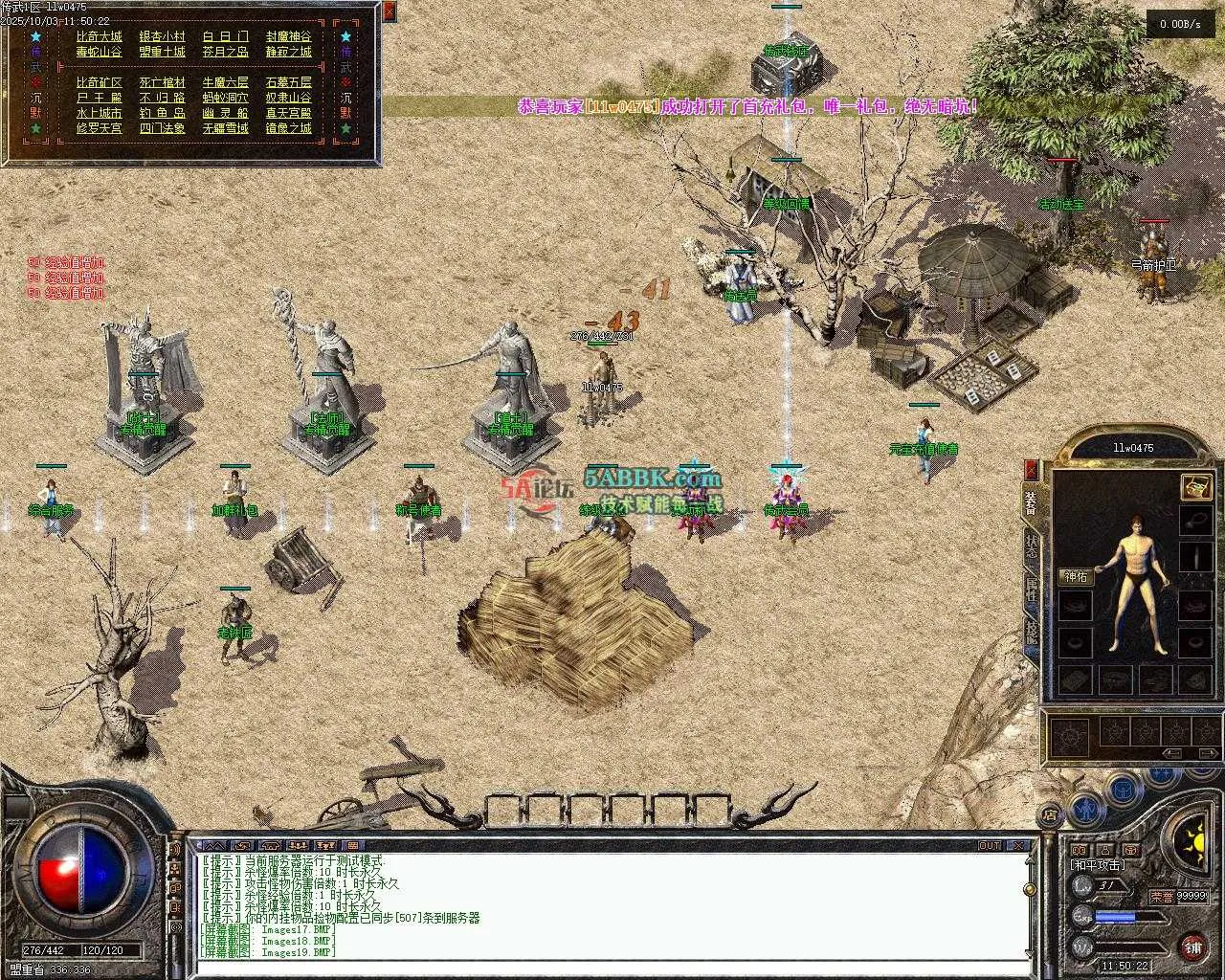The width and height of the screenshot is (1225, 980).
Task: Travel to 封魔神谷
Action: 289,36
